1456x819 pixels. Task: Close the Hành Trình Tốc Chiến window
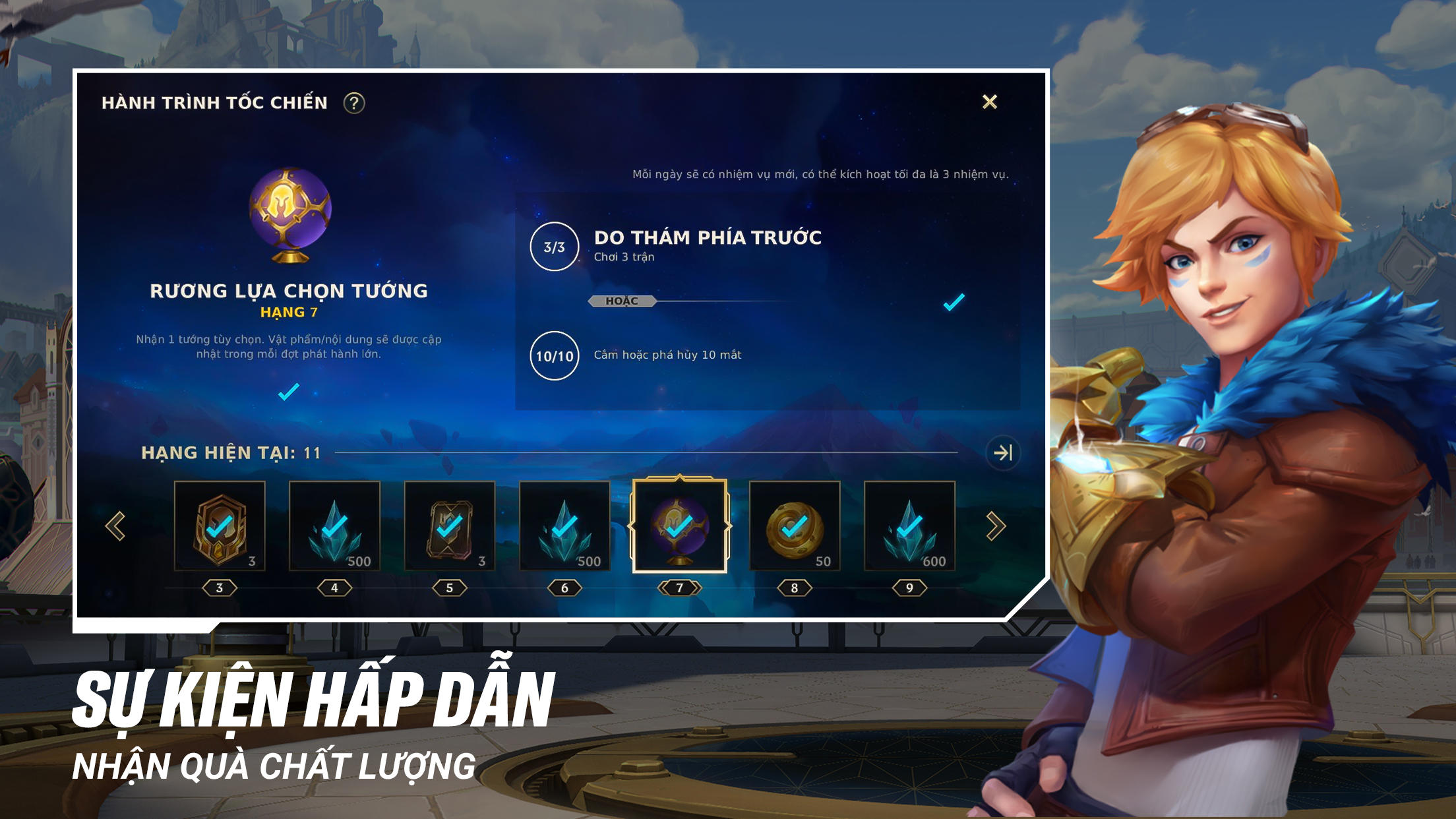click(x=989, y=102)
